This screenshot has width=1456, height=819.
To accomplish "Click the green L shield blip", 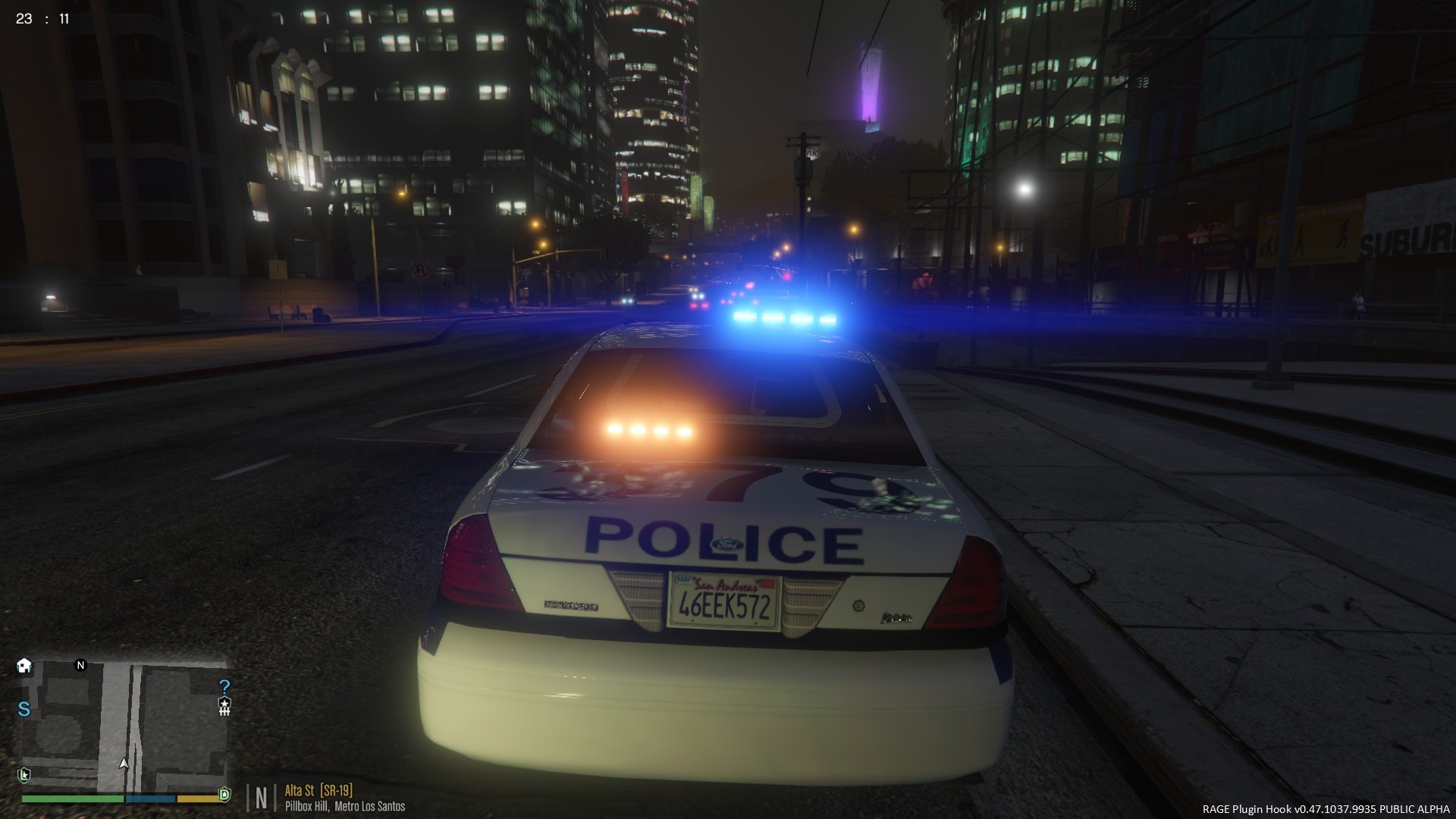I will coord(24,774).
